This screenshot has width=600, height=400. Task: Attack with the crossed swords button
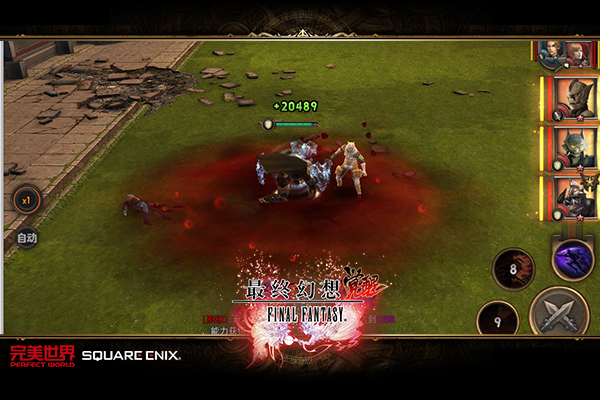click(558, 313)
